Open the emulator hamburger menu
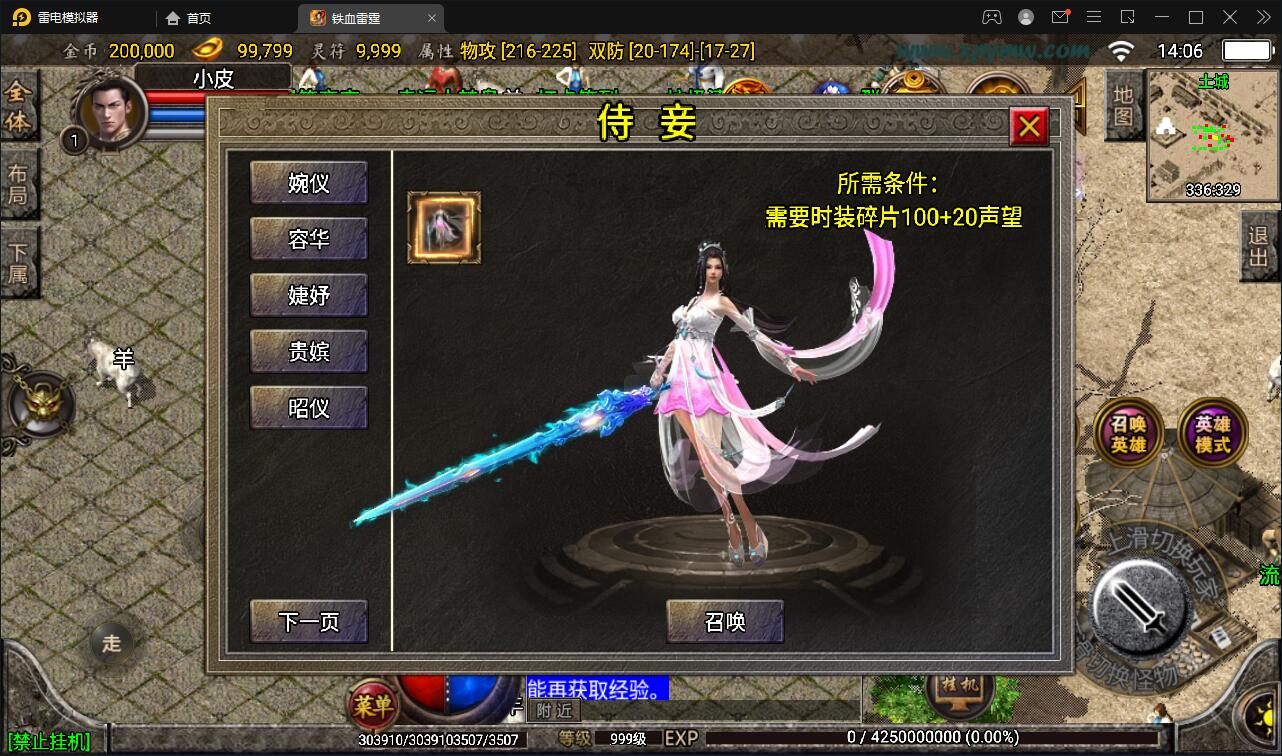1282x756 pixels. point(1094,17)
